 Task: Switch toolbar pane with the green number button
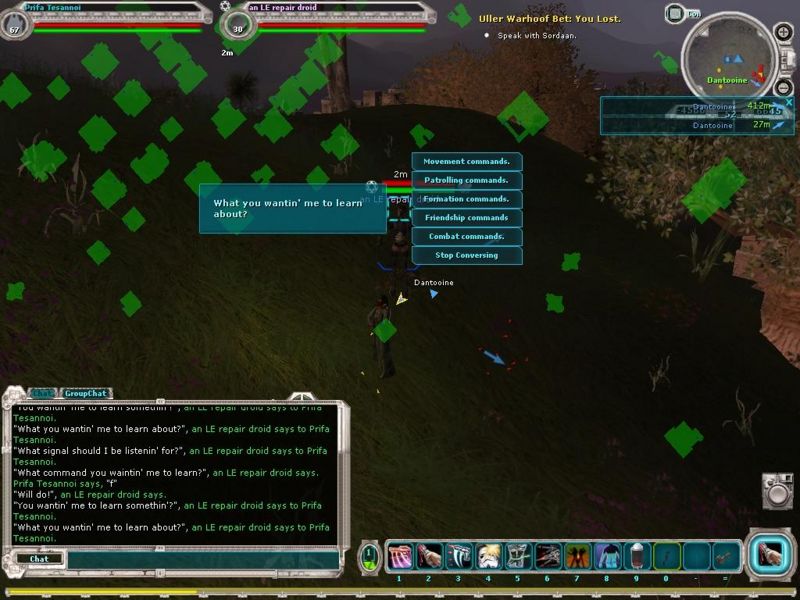(x=370, y=557)
